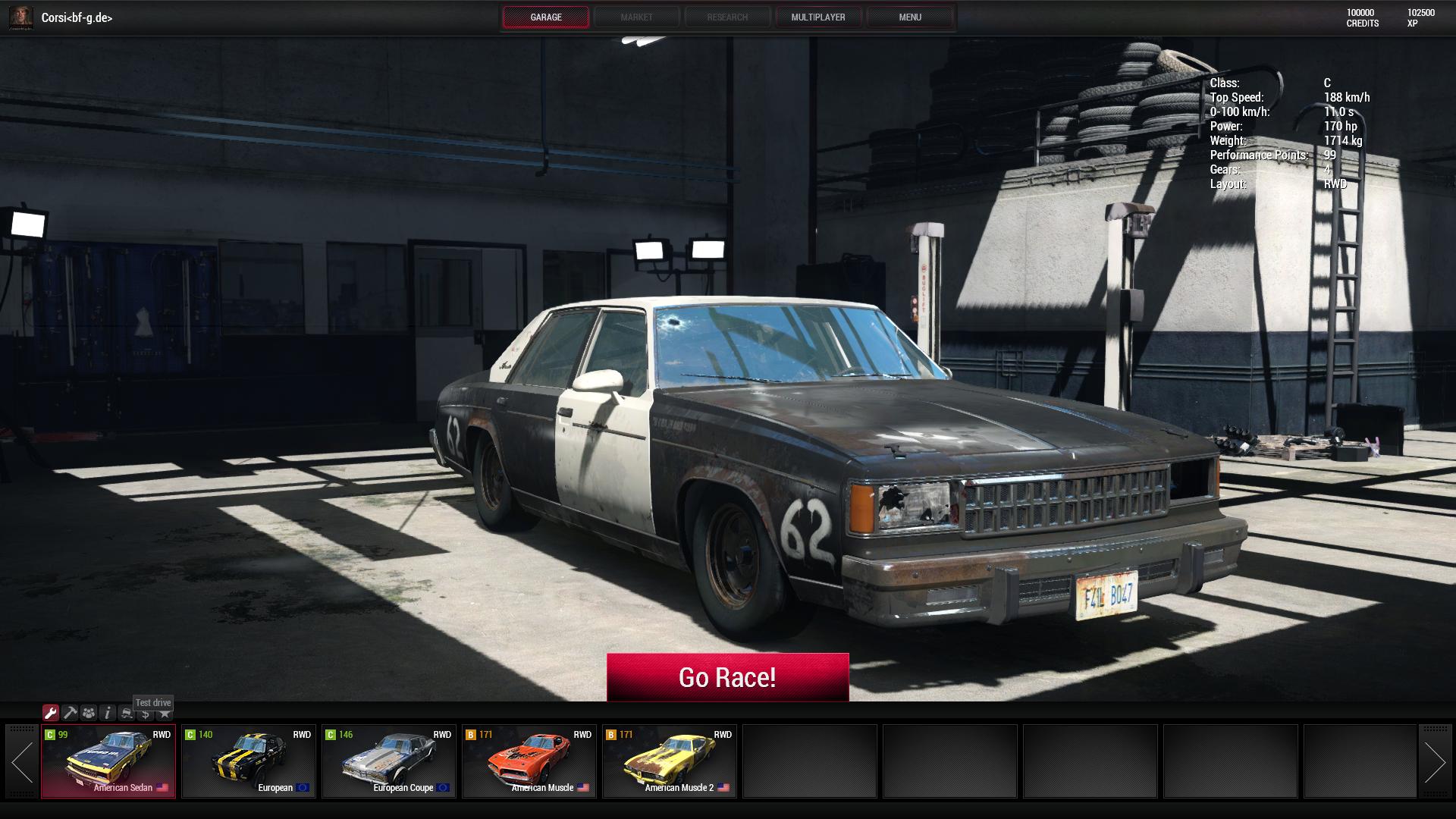Start a race with Go Race!
The height and width of the screenshot is (819, 1456).
click(x=727, y=677)
